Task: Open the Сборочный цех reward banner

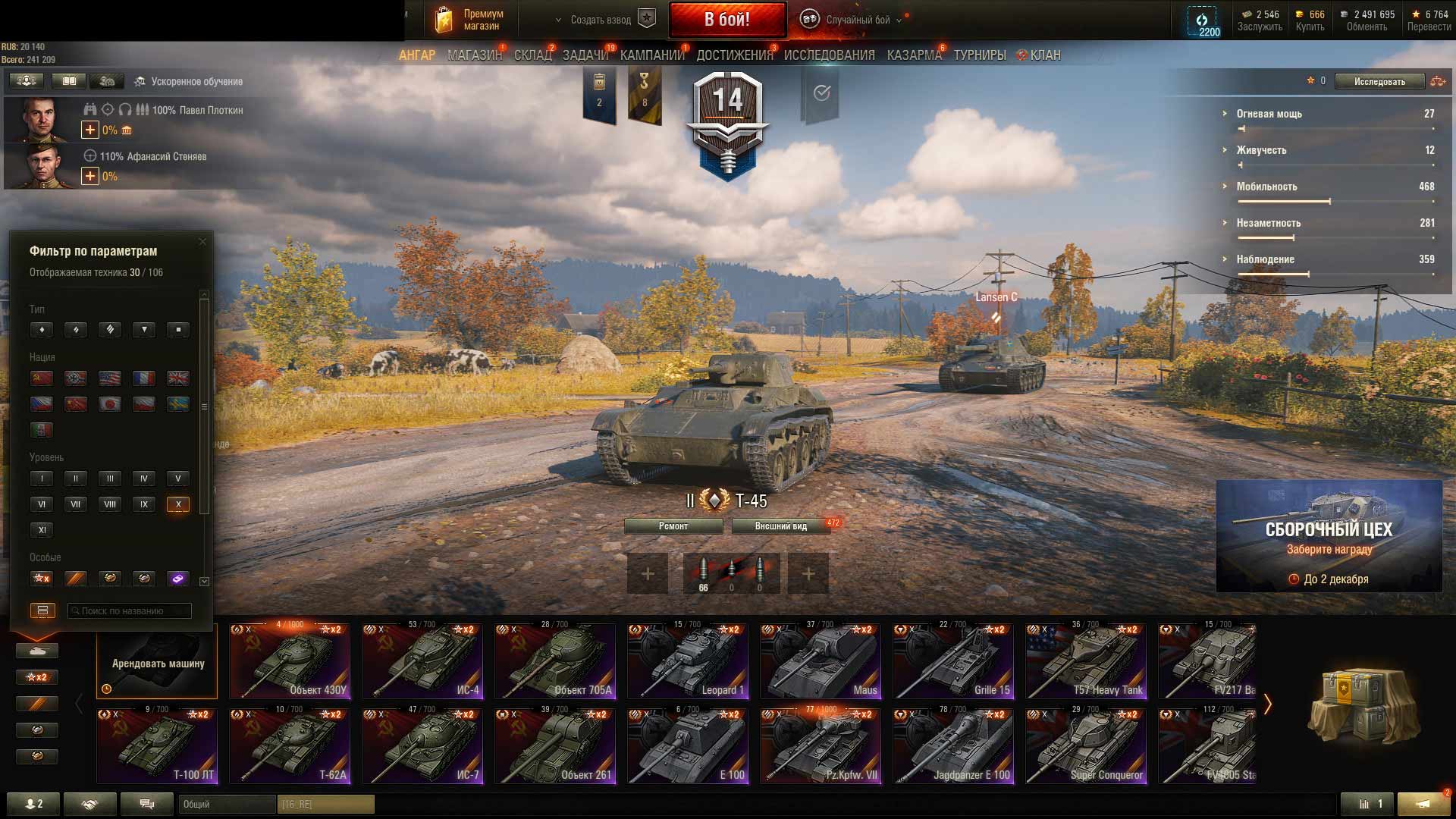Action: pos(1329,535)
